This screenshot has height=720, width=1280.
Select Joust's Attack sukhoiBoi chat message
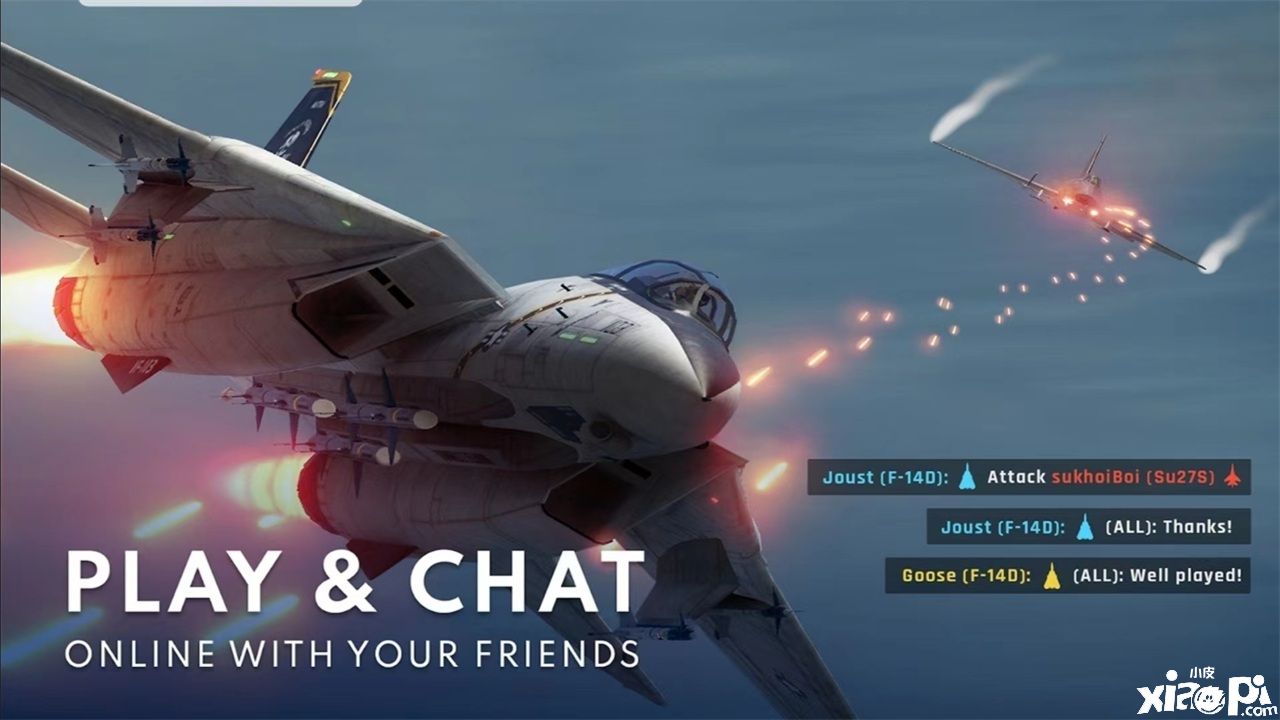pyautogui.click(x=1030, y=477)
